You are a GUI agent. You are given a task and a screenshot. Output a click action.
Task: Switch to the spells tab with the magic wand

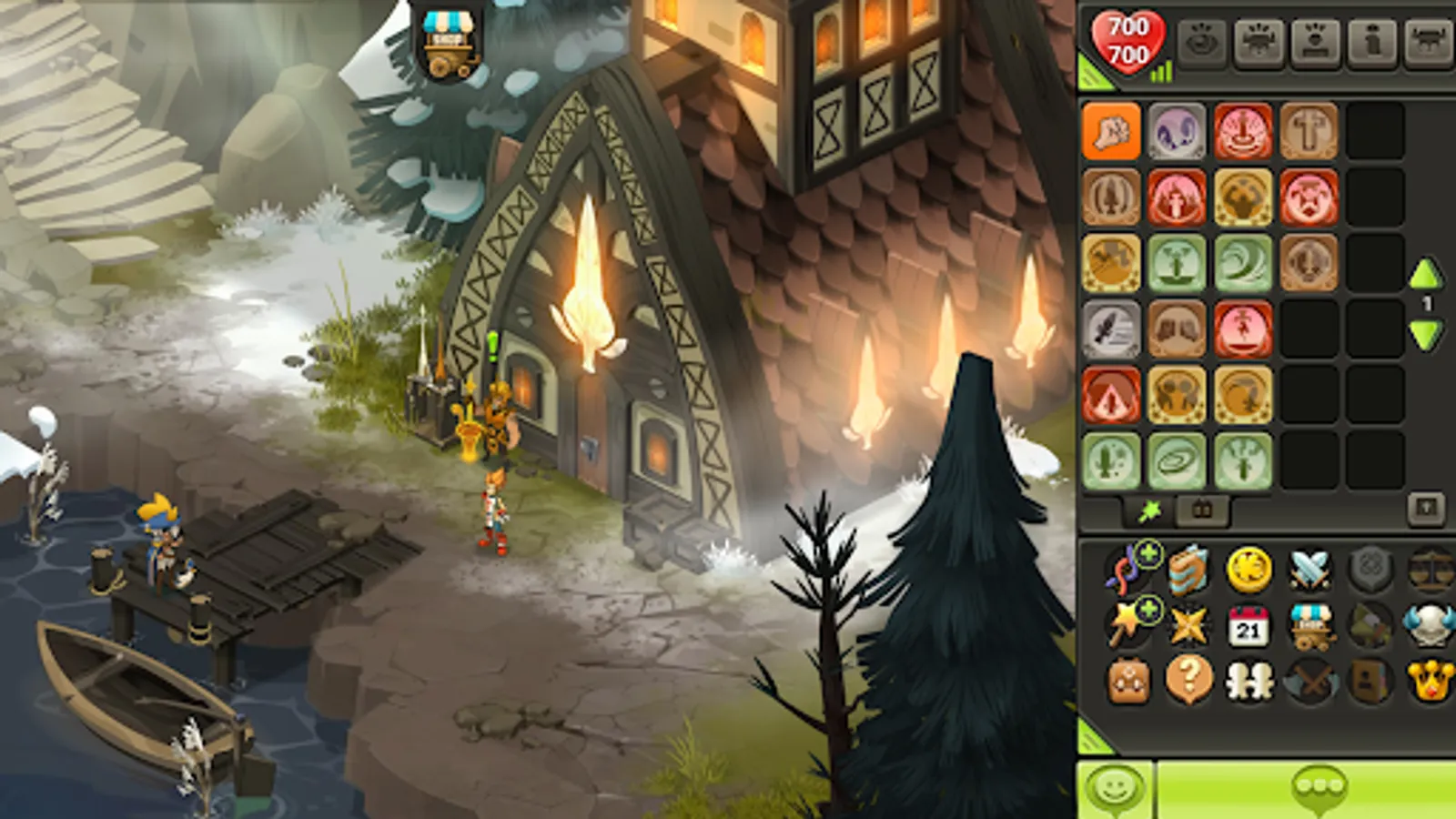(1151, 511)
